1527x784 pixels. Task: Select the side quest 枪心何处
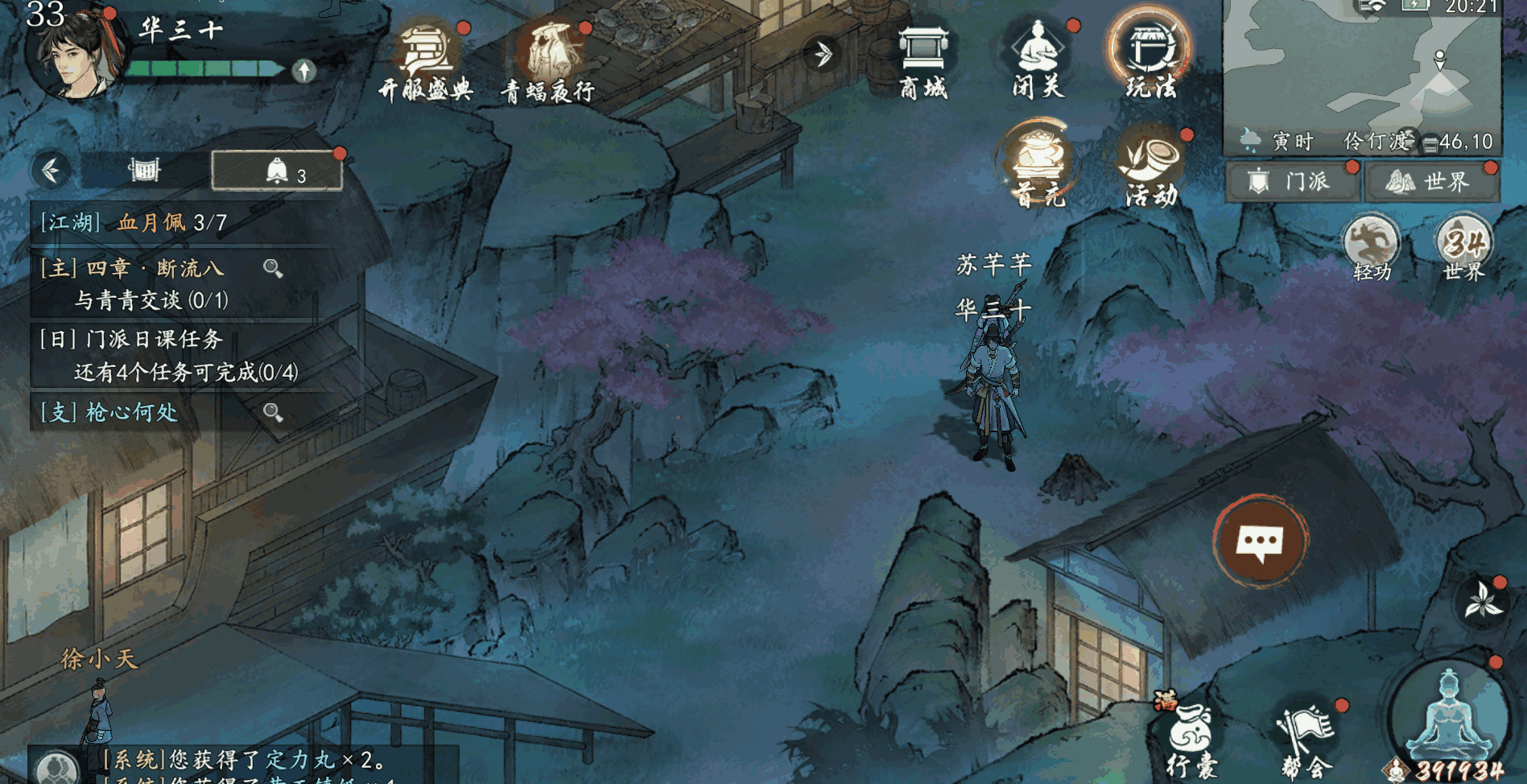point(145,412)
